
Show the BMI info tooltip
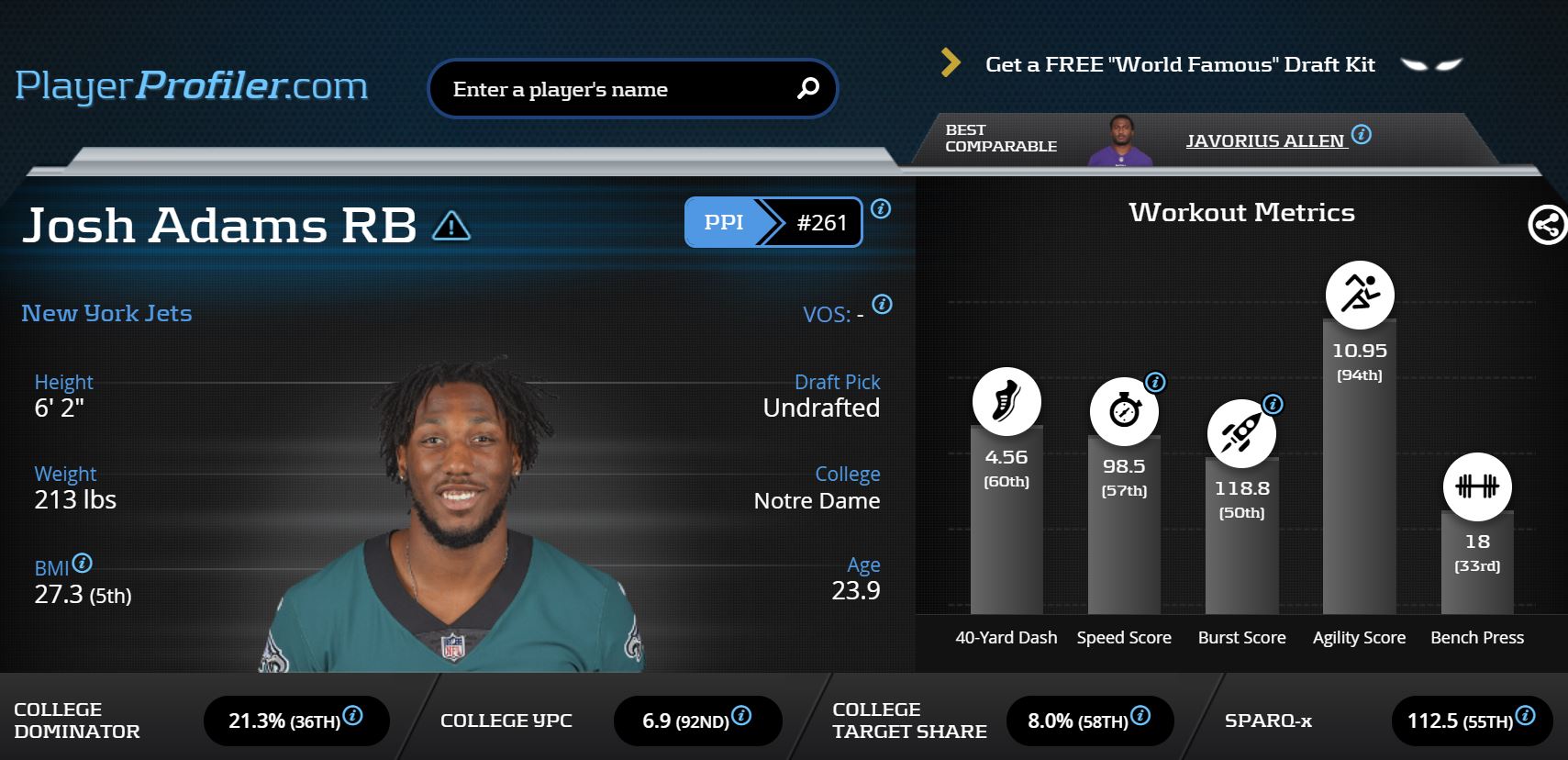83,564
